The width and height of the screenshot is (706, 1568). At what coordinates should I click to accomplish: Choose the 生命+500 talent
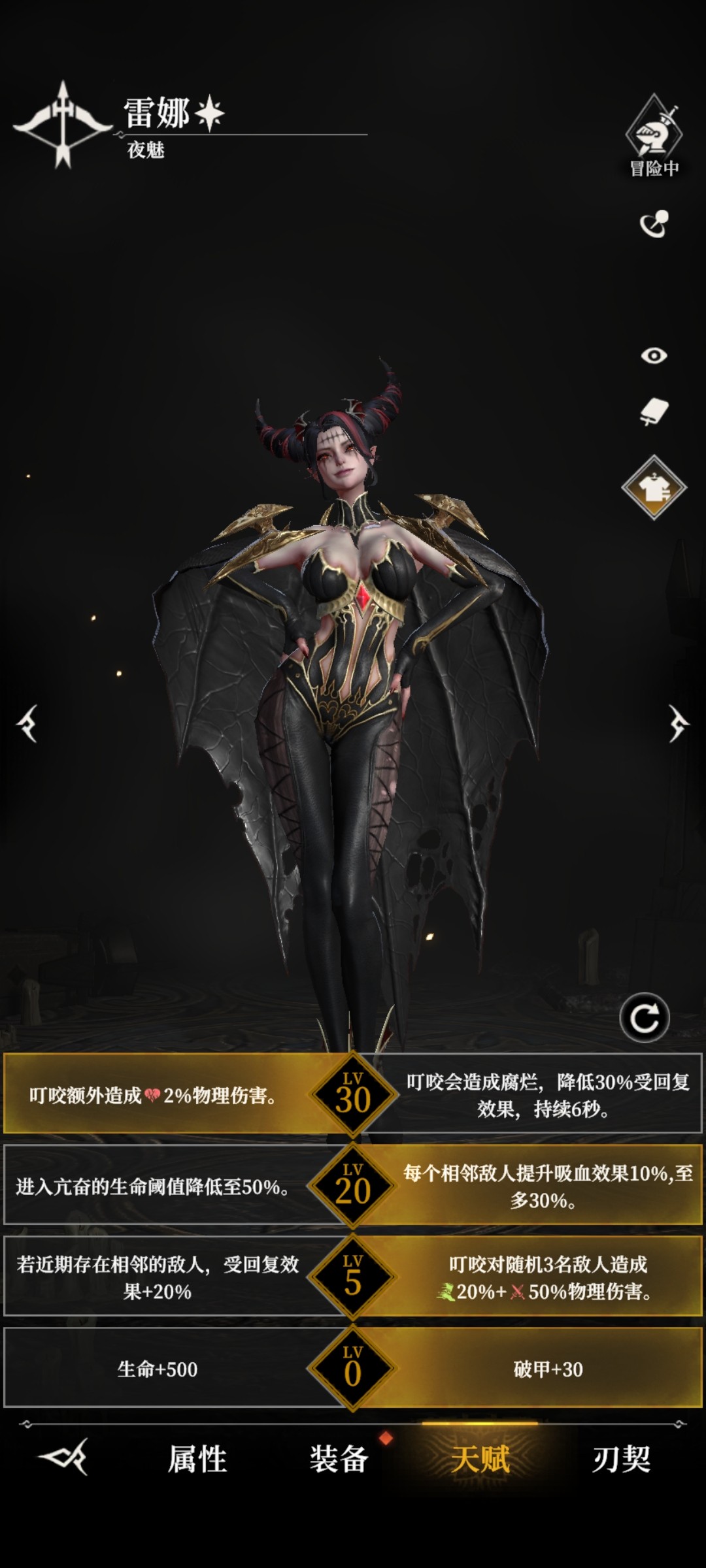(x=157, y=1369)
